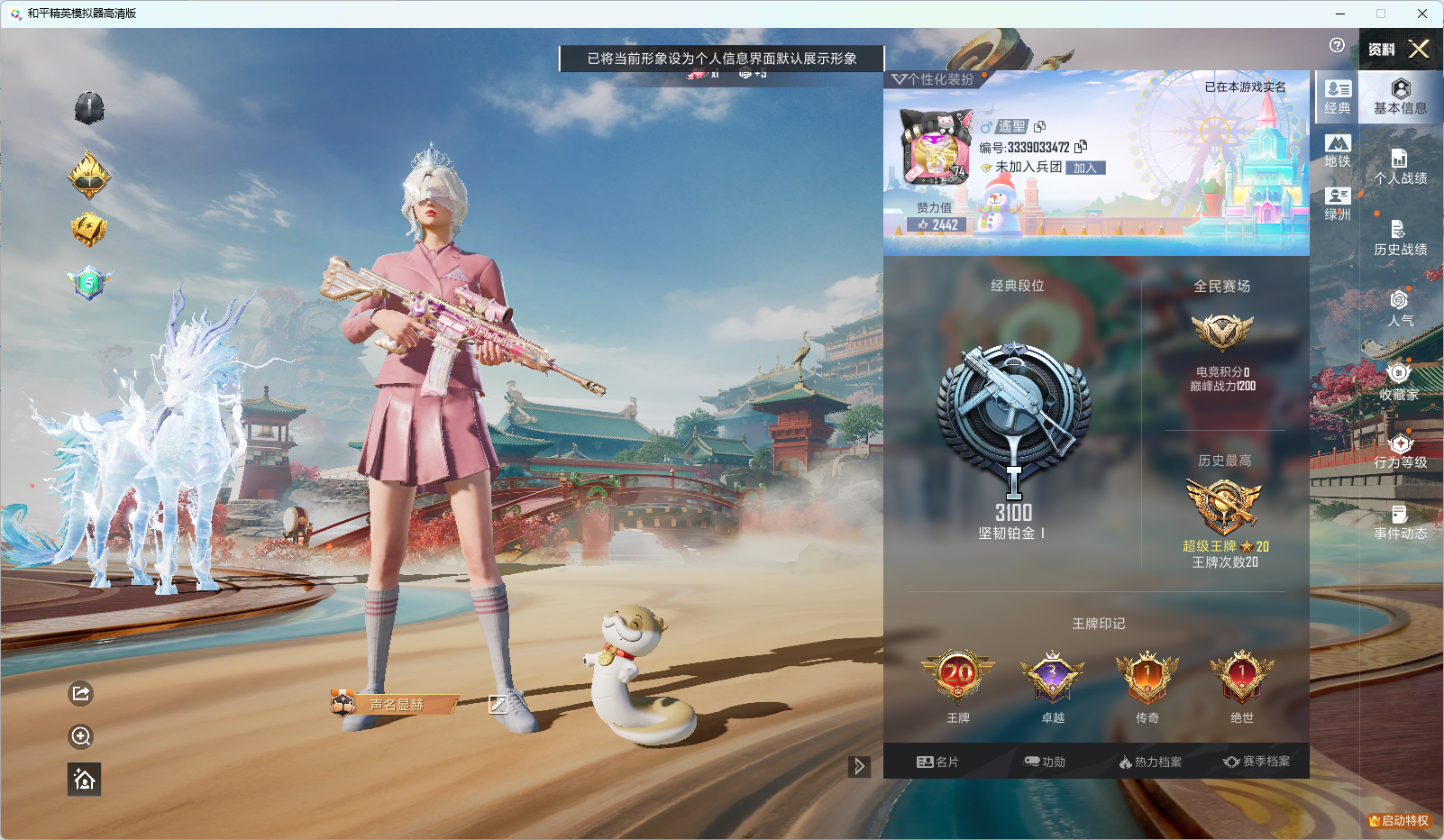Switch to the 基本信息 tab

point(1400,95)
